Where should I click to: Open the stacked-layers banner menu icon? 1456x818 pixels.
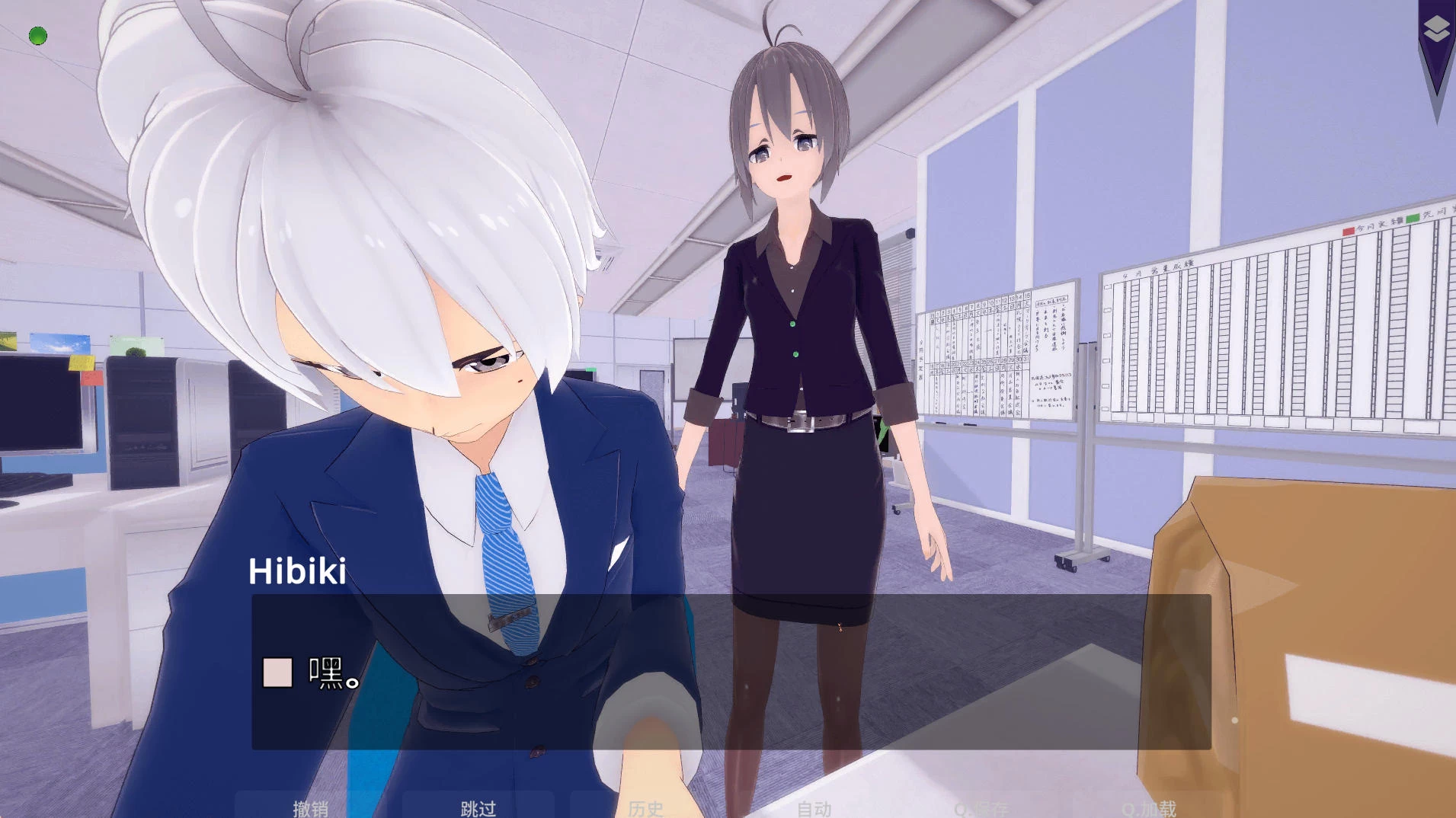[x=1436, y=30]
